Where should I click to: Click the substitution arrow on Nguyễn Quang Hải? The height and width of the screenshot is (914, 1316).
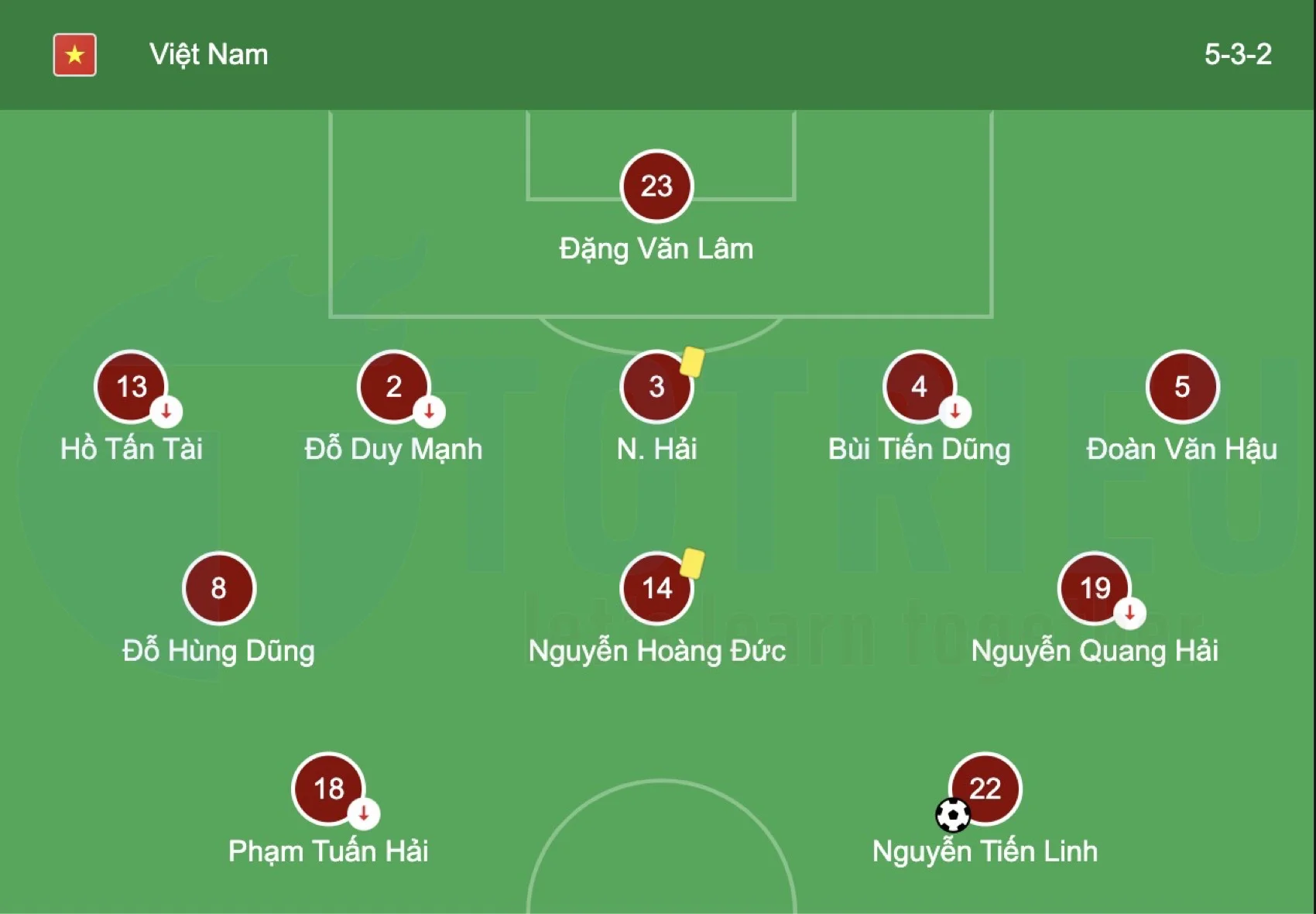(x=1129, y=613)
